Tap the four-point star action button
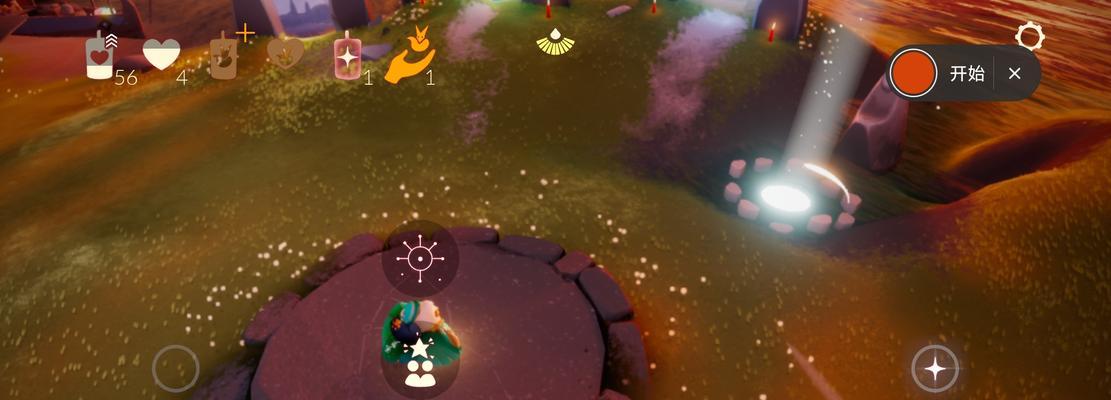Screen dimensions: 1111x400 [x=935, y=369]
